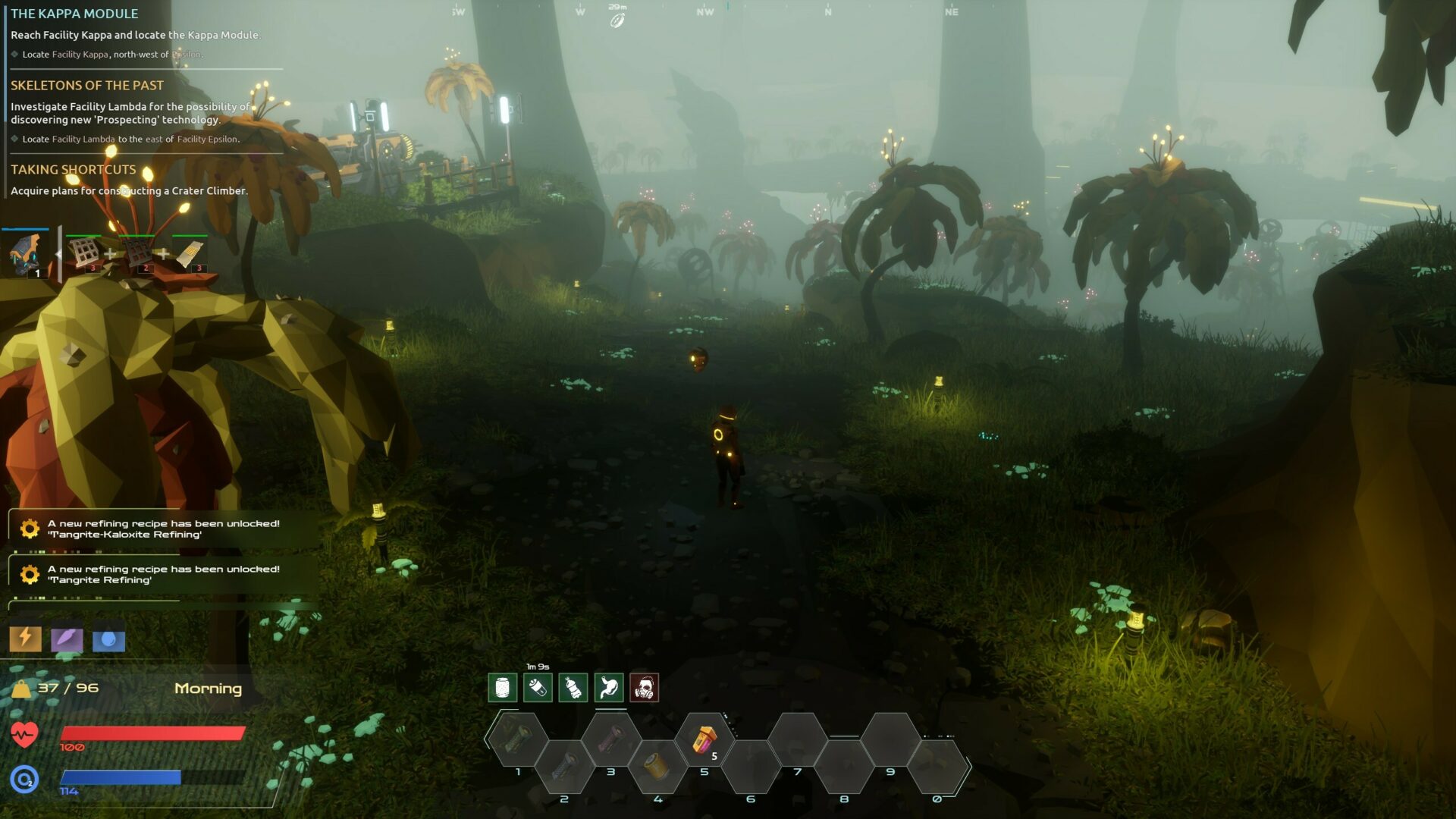Screen dimensions: 1456x819
Task: Click the white canister status icon
Action: pos(502,688)
